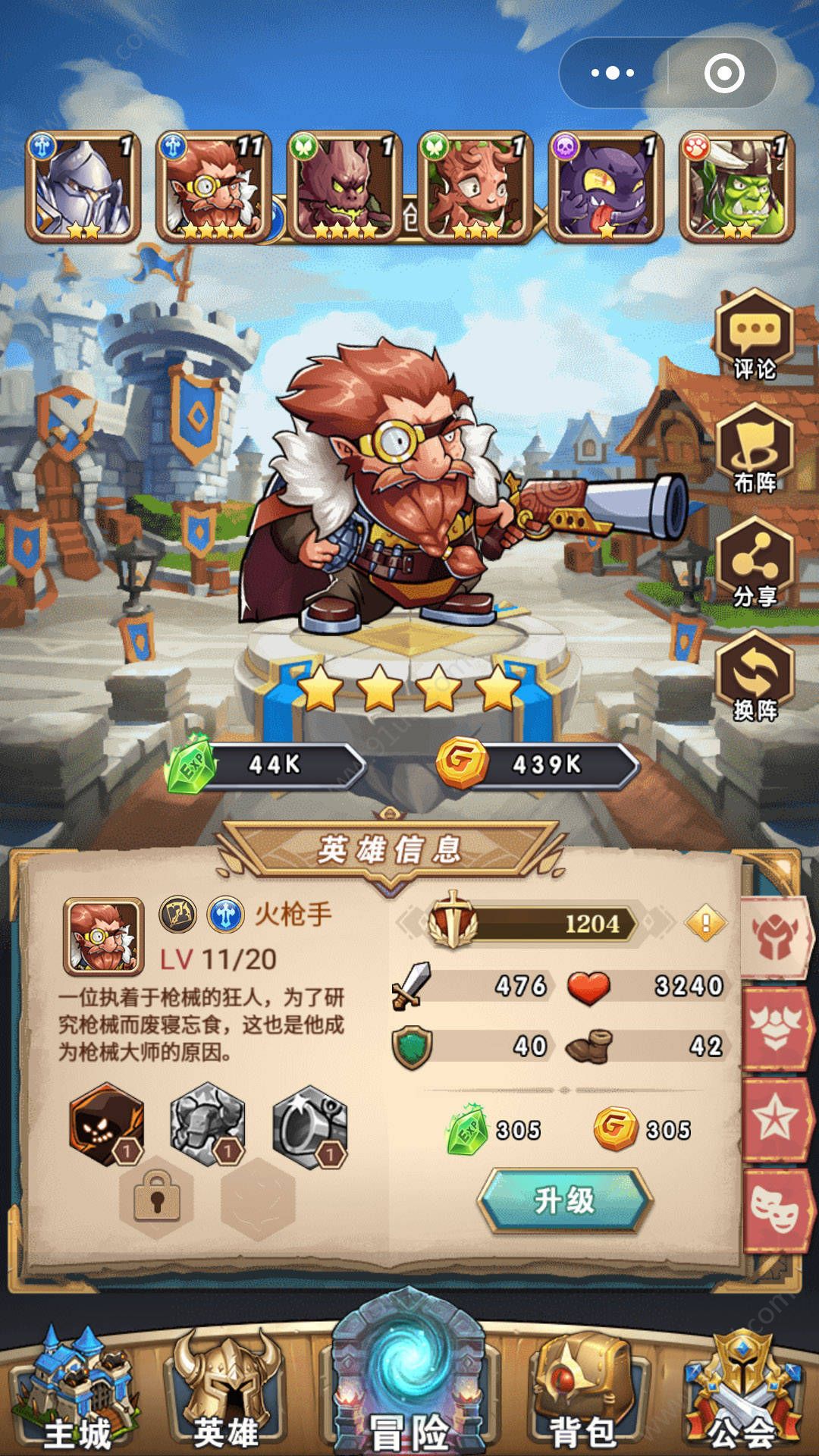
Task: Choose the dark tree stump monster portrait
Action: click(345, 187)
